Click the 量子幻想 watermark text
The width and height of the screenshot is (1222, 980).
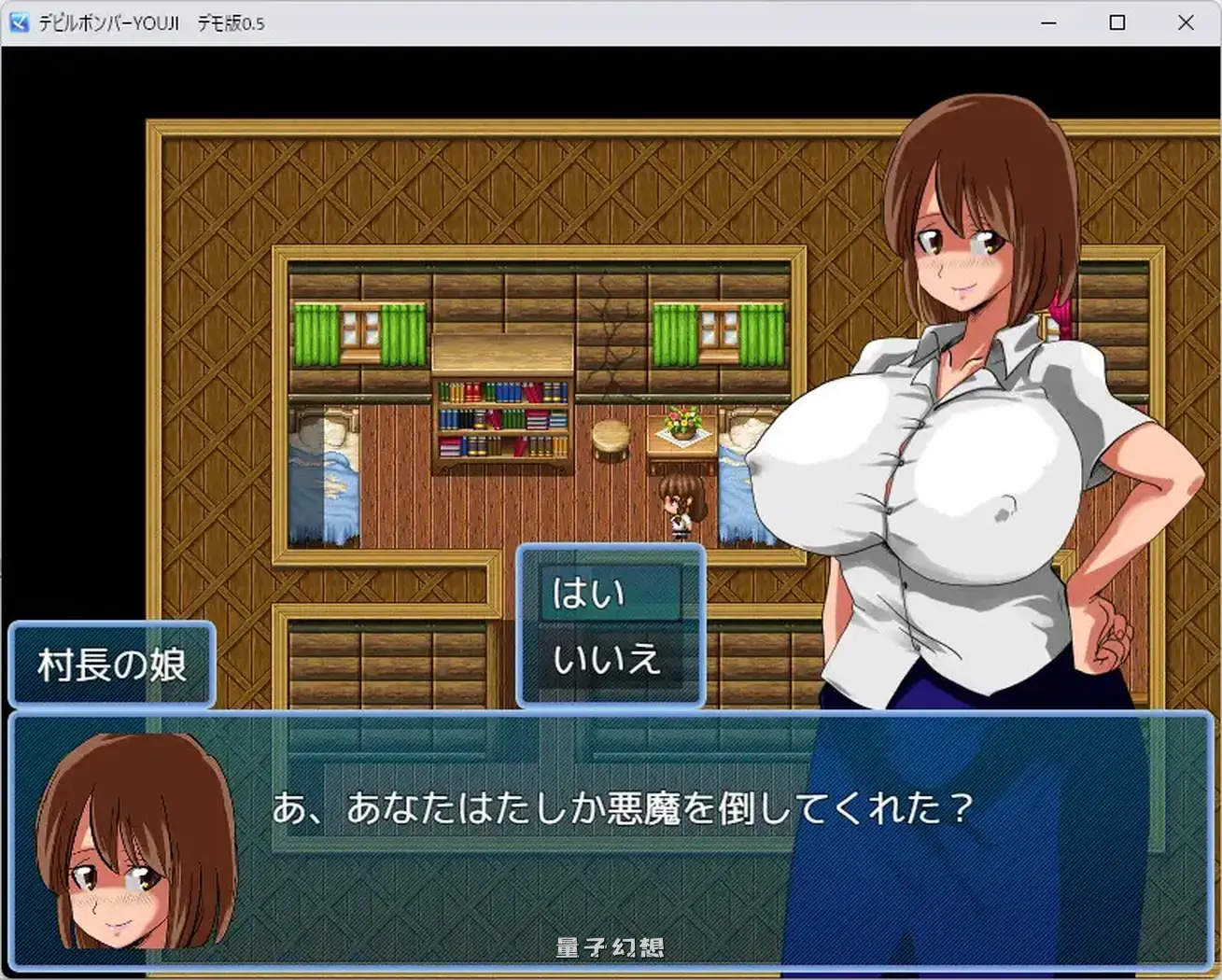[x=610, y=945]
